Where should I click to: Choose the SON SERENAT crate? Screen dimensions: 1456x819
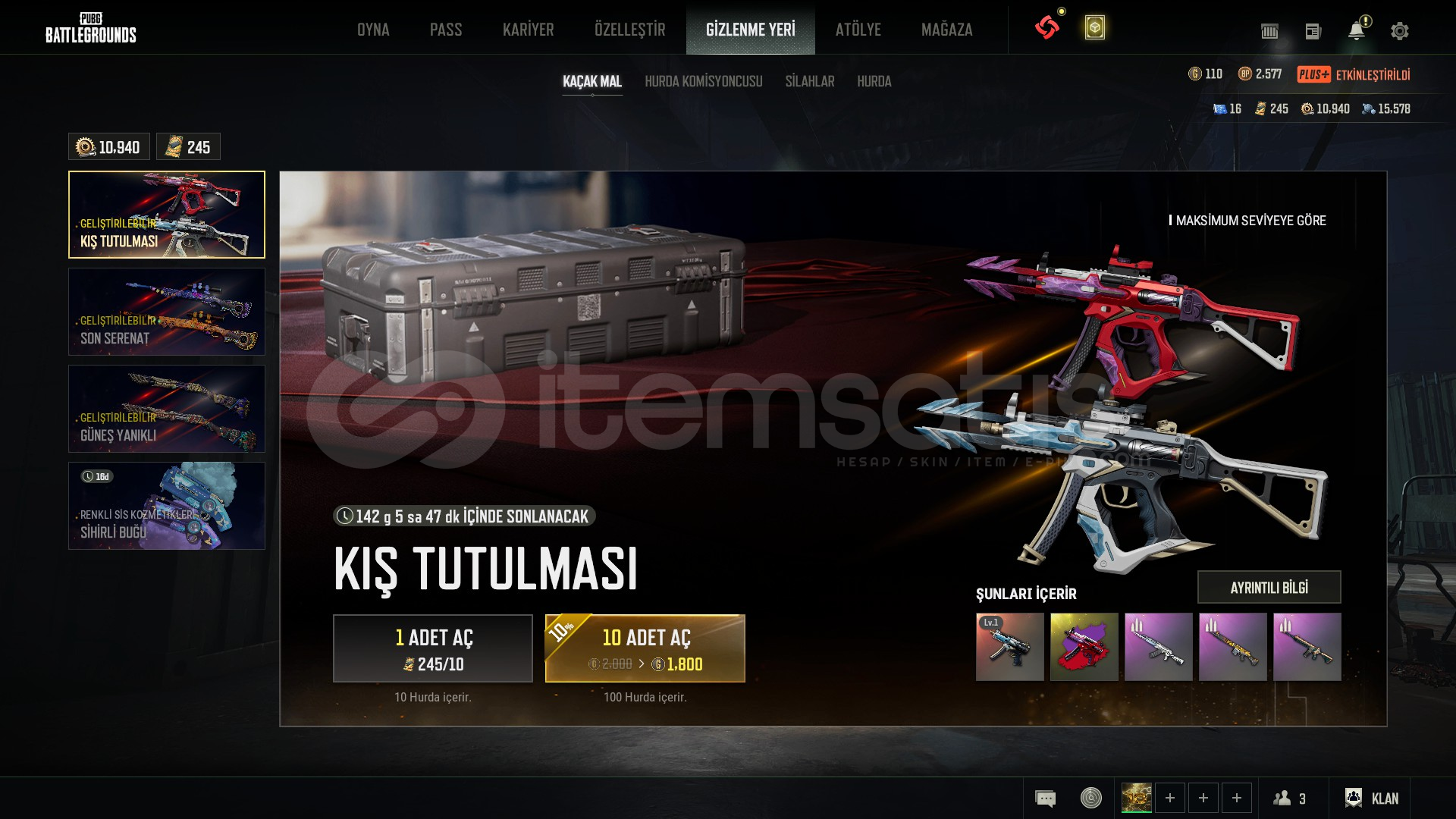[x=167, y=312]
